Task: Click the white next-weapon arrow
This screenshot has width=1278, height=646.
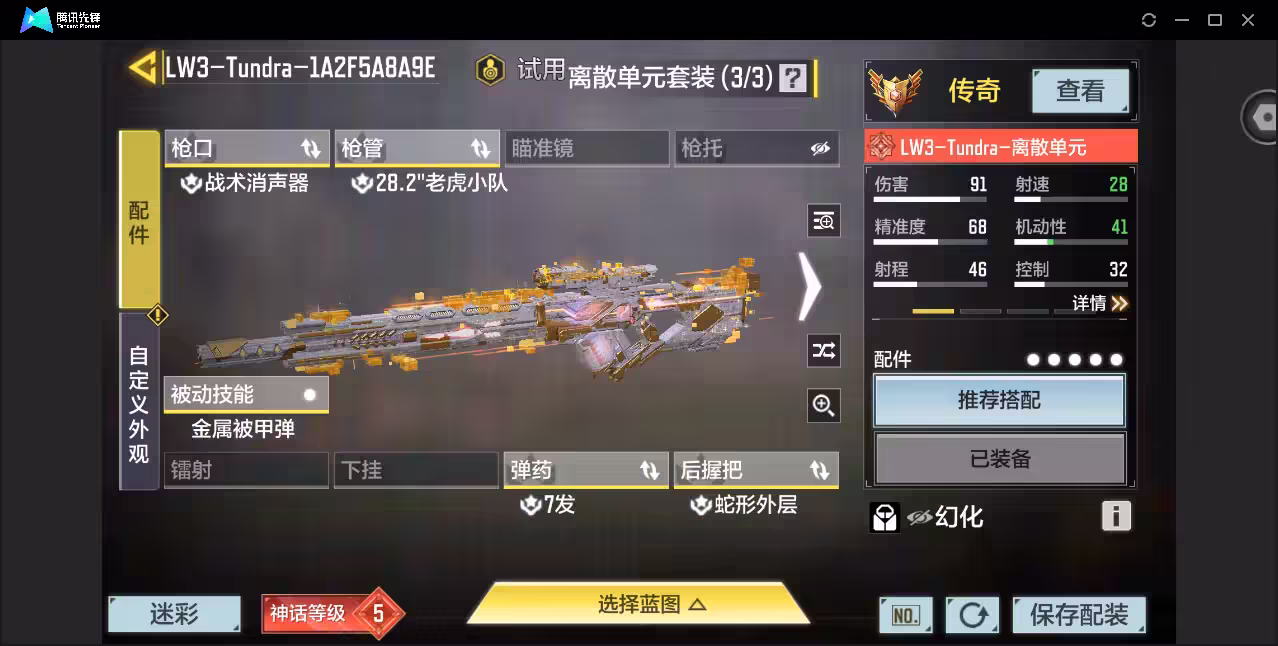Action: 809,286
